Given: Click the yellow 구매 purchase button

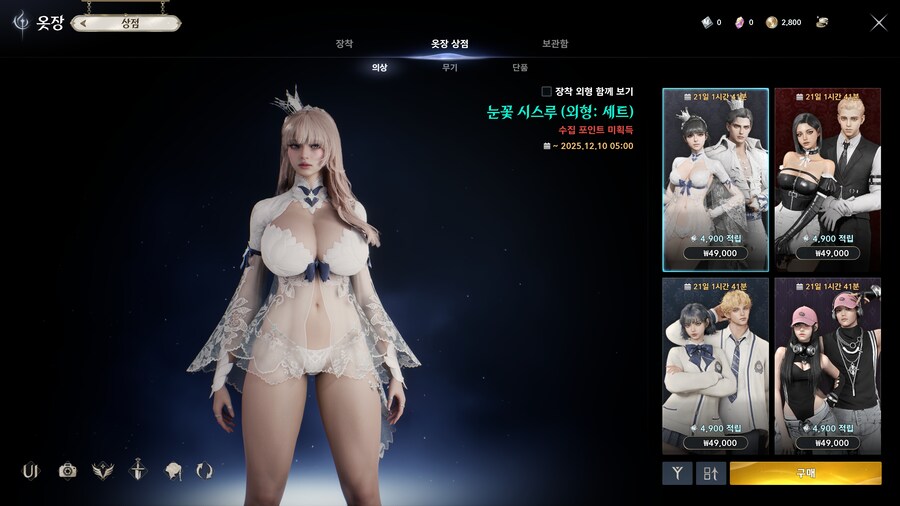Looking at the screenshot, I should pyautogui.click(x=805, y=473).
